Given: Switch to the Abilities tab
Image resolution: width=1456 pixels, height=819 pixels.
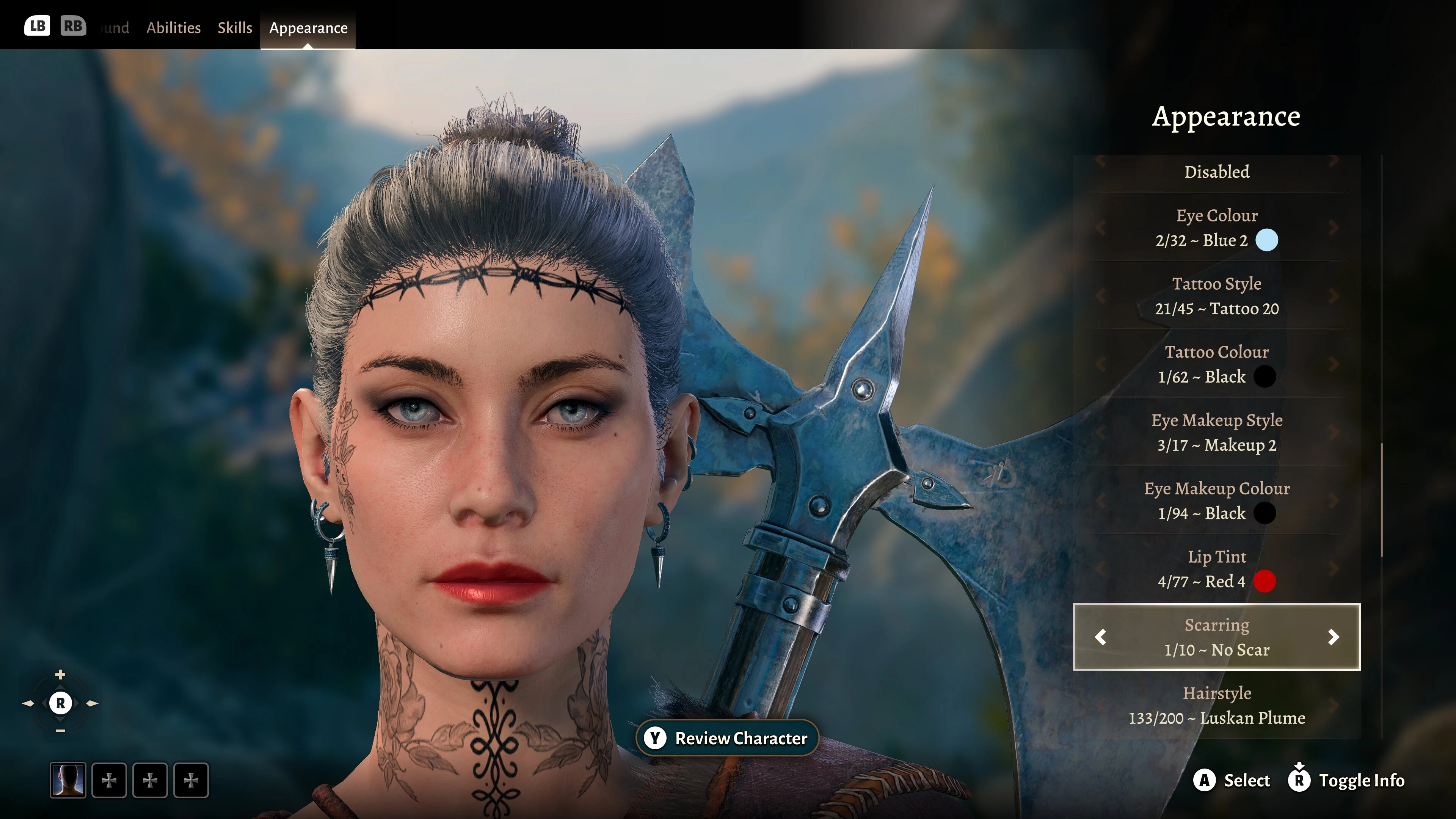Looking at the screenshot, I should [x=173, y=28].
